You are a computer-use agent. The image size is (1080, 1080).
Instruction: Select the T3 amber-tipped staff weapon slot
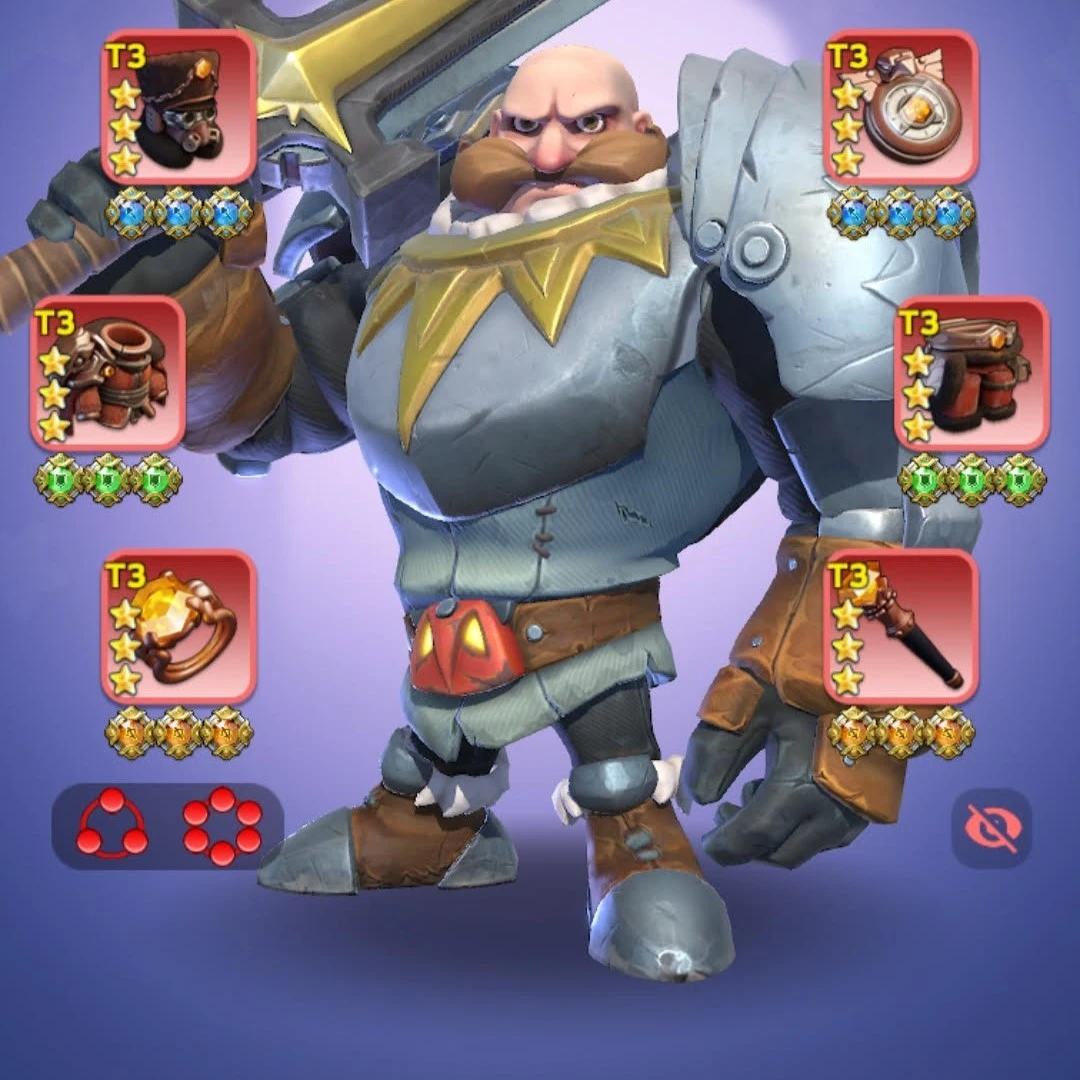click(x=900, y=627)
